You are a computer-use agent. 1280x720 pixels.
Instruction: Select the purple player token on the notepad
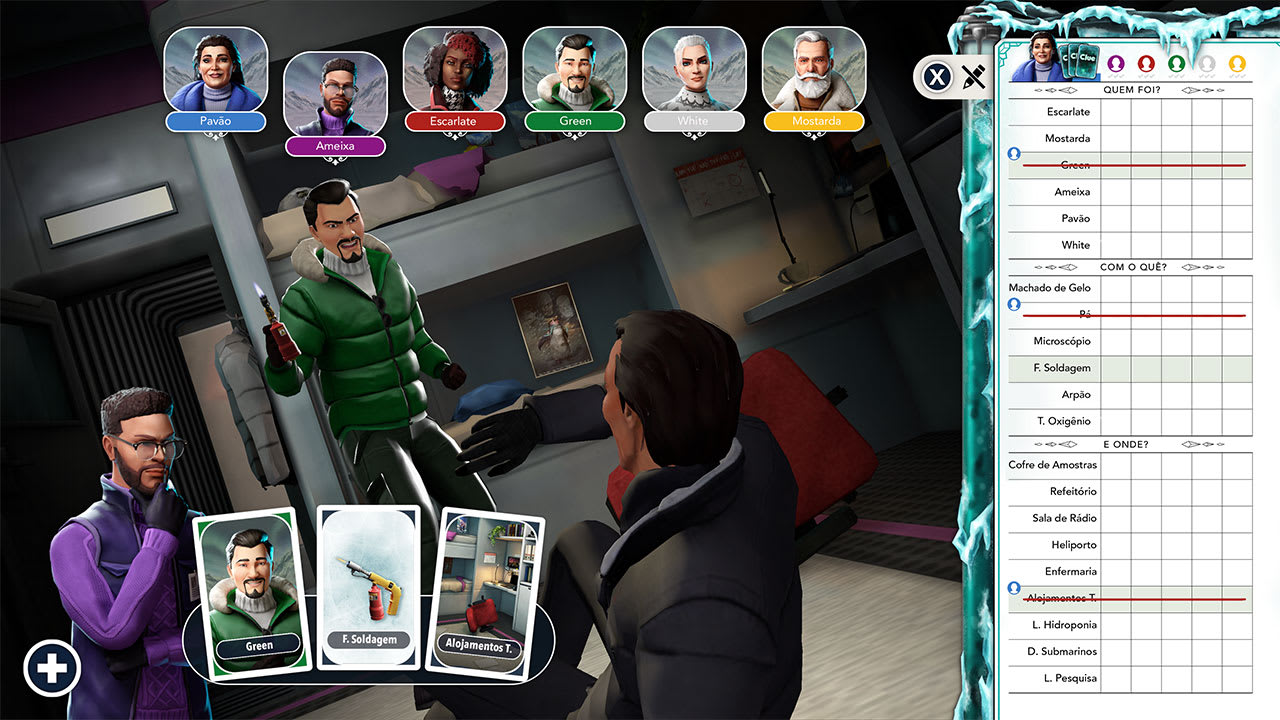pyautogui.click(x=1115, y=62)
